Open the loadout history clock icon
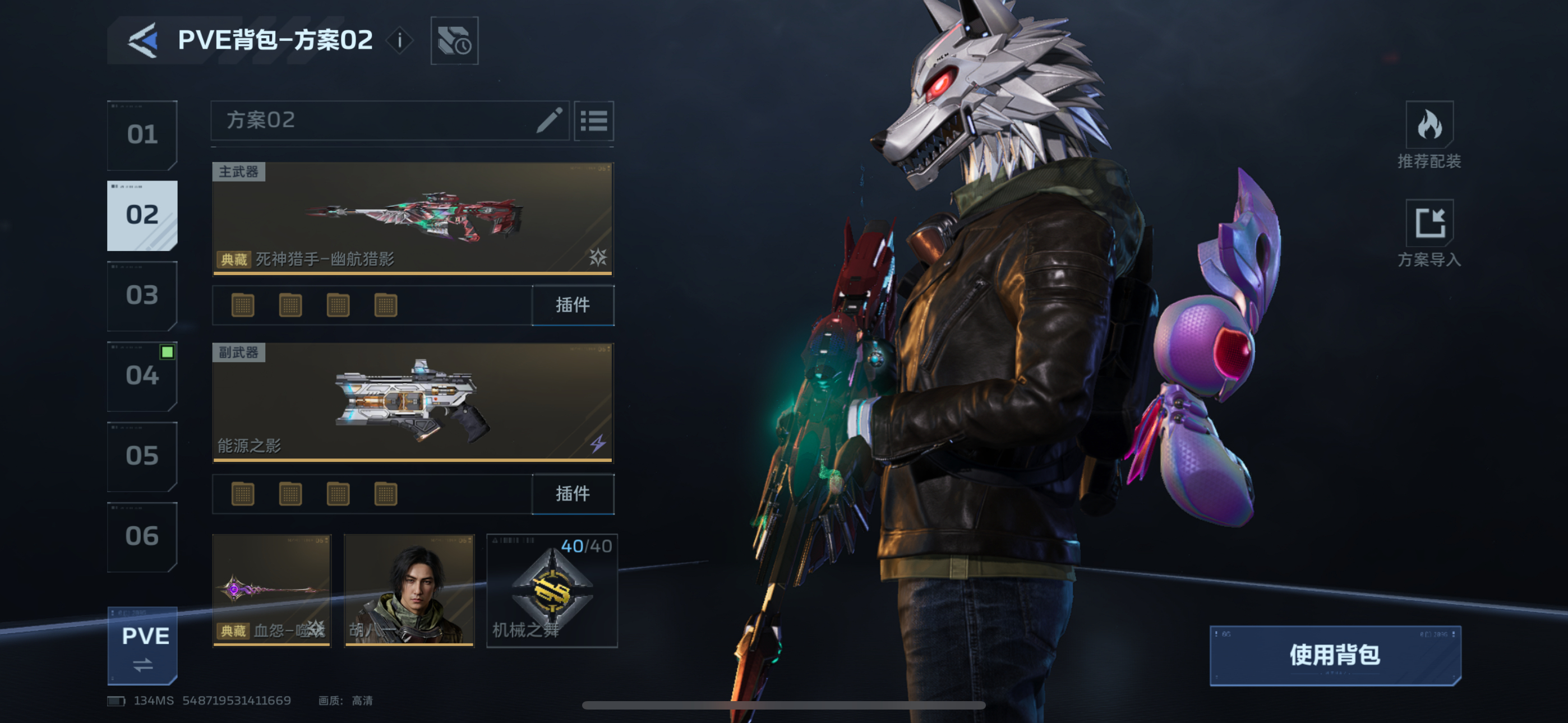The image size is (1568, 723). pos(454,41)
